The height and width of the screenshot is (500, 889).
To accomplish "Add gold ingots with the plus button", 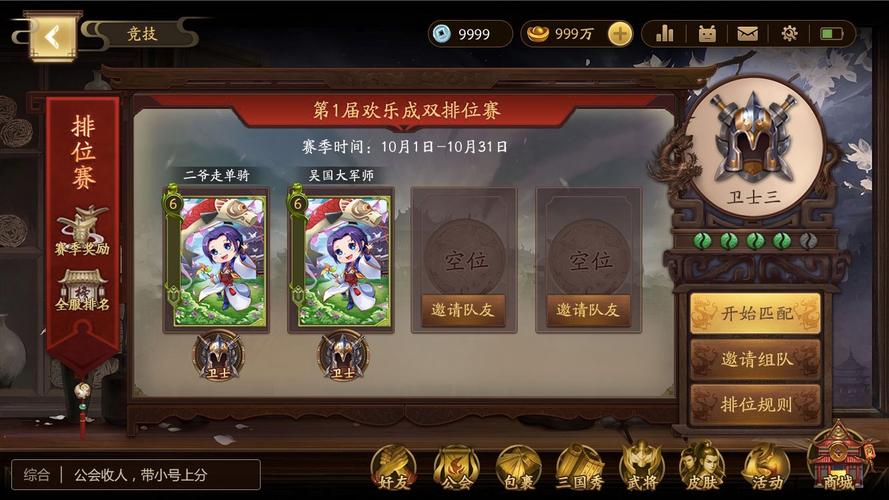I will 620,34.
